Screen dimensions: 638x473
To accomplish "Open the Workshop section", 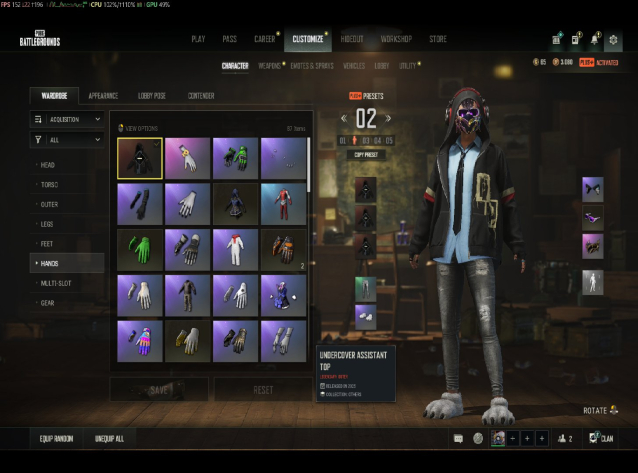I will tap(396, 39).
